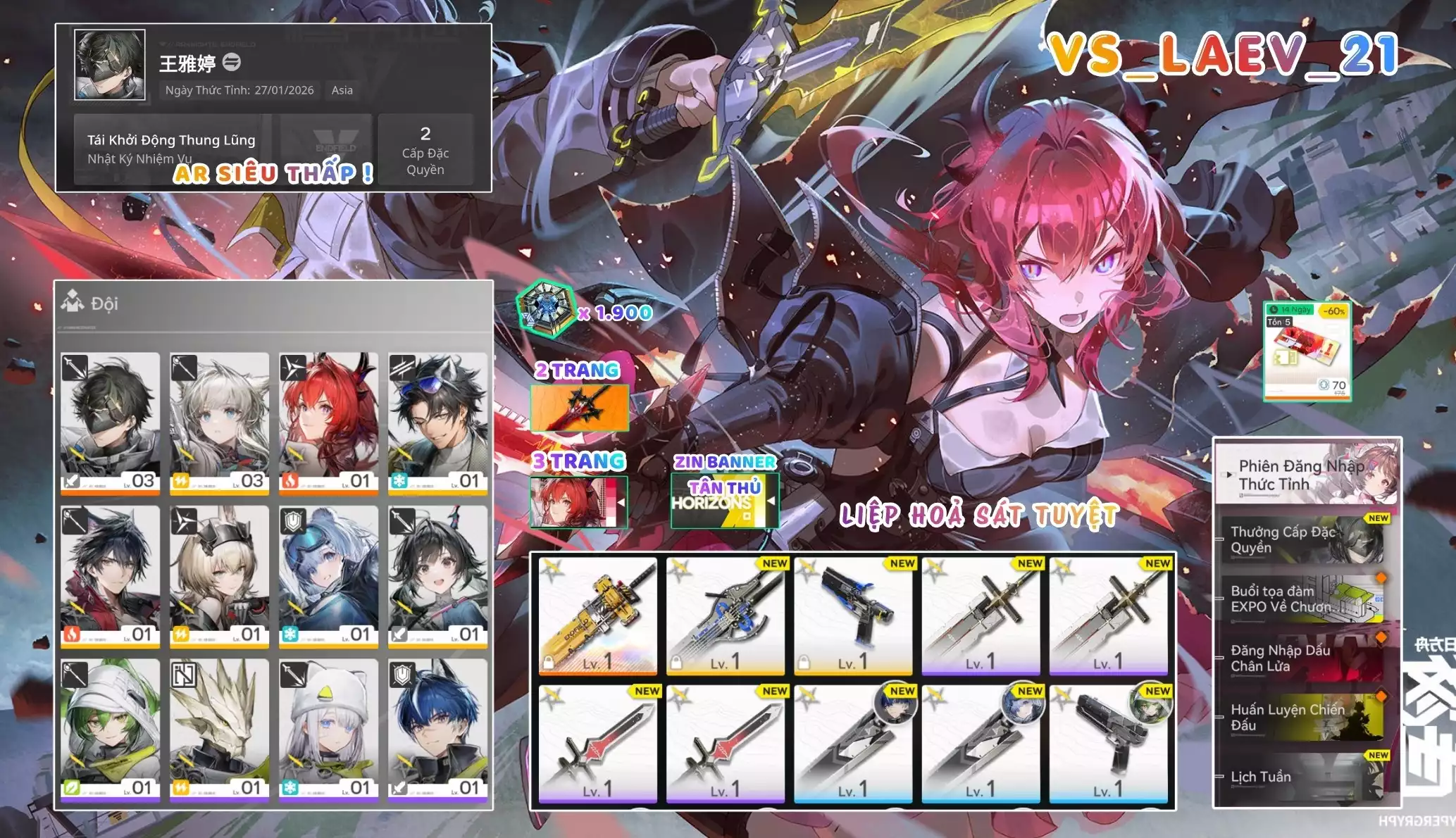Viewport: 1456px width, 838px height.
Task: Click the leaf element icon on the green-haired character
Action: (72, 787)
